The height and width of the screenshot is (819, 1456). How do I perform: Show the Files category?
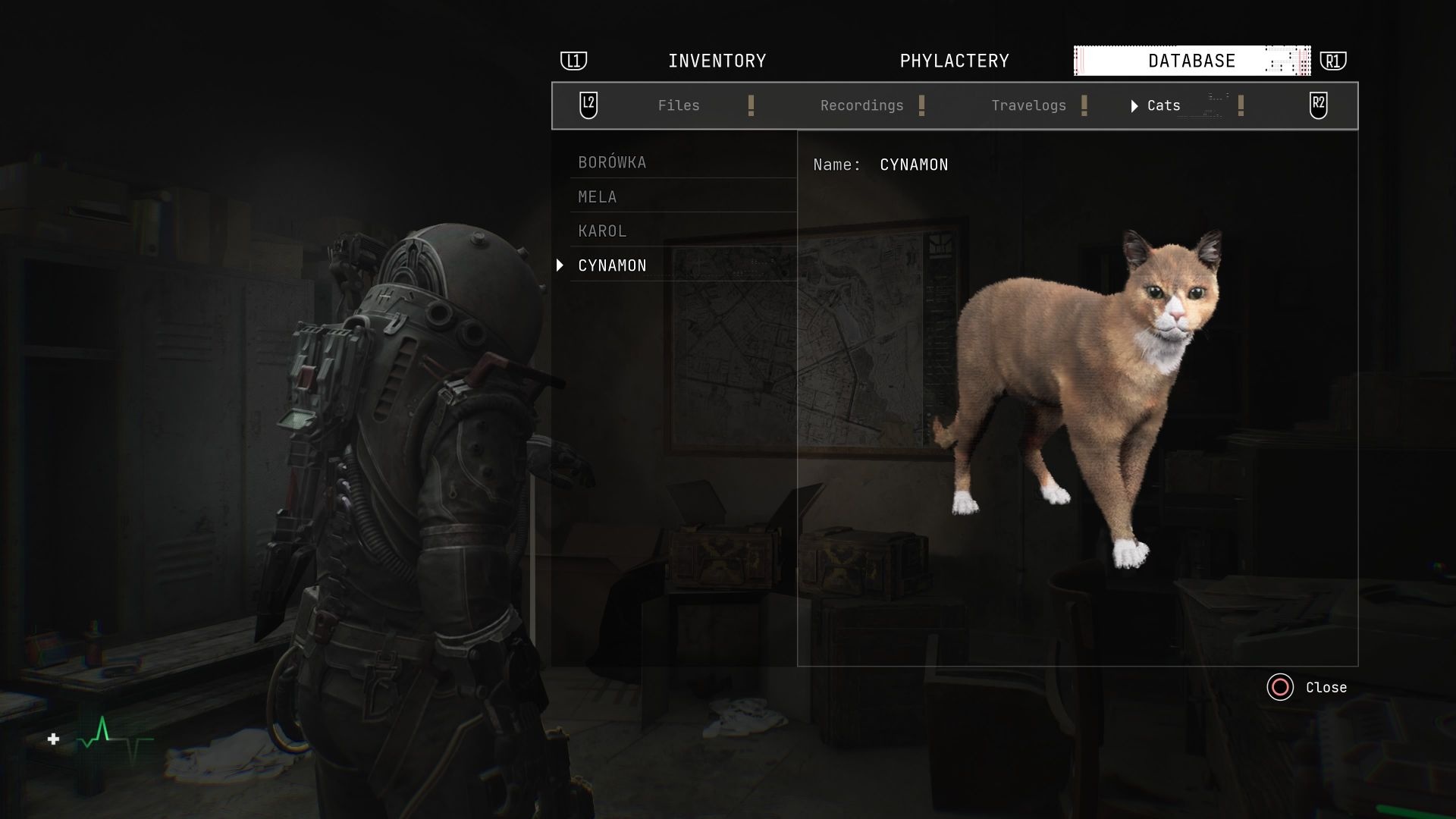click(x=679, y=105)
